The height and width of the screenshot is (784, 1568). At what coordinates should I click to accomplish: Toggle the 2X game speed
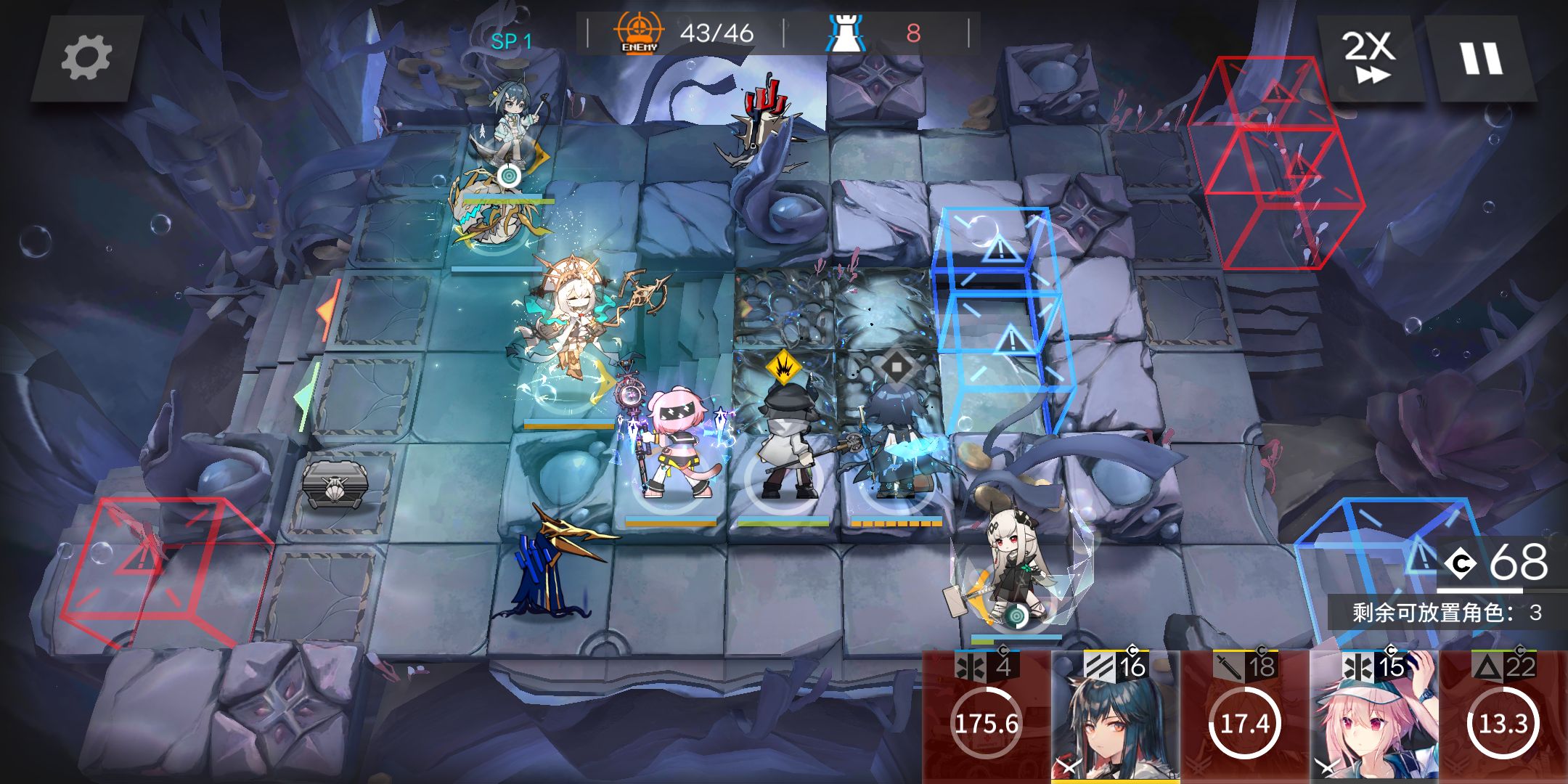click(x=1368, y=58)
